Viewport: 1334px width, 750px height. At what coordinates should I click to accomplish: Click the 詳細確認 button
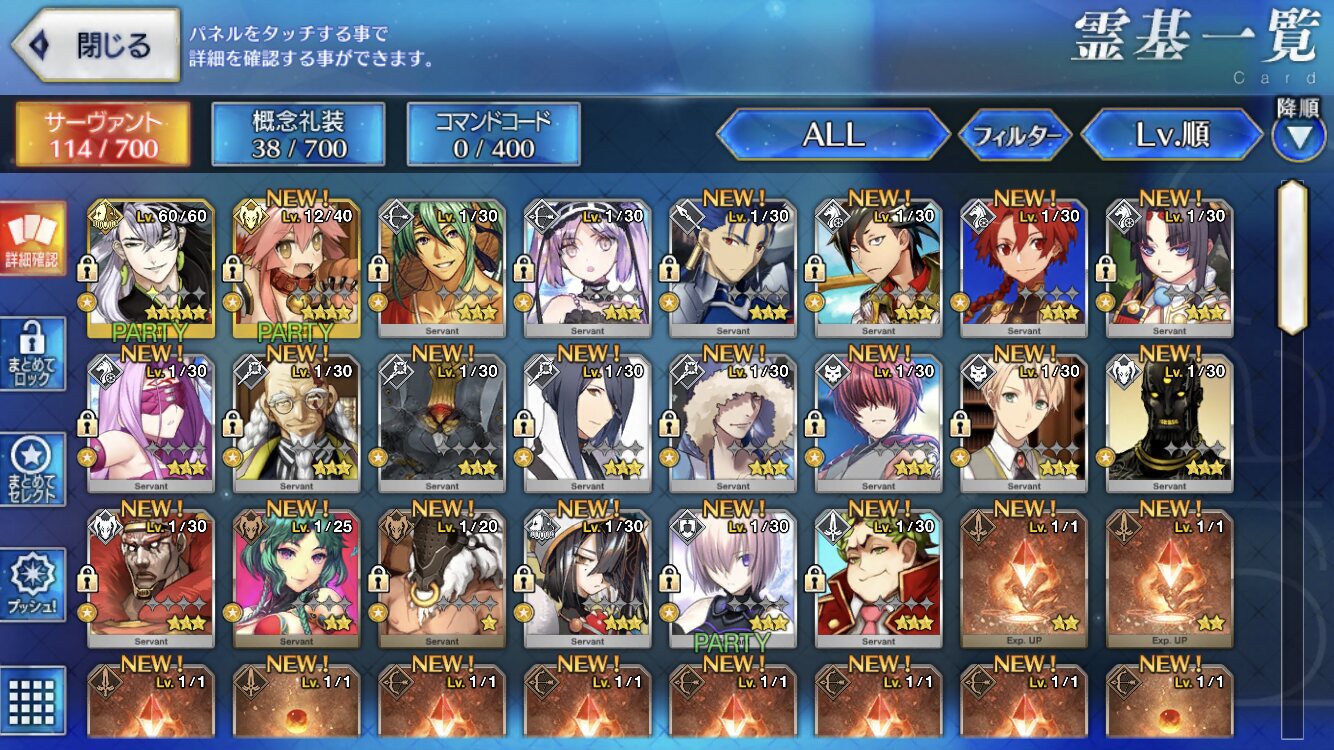[x=33, y=240]
